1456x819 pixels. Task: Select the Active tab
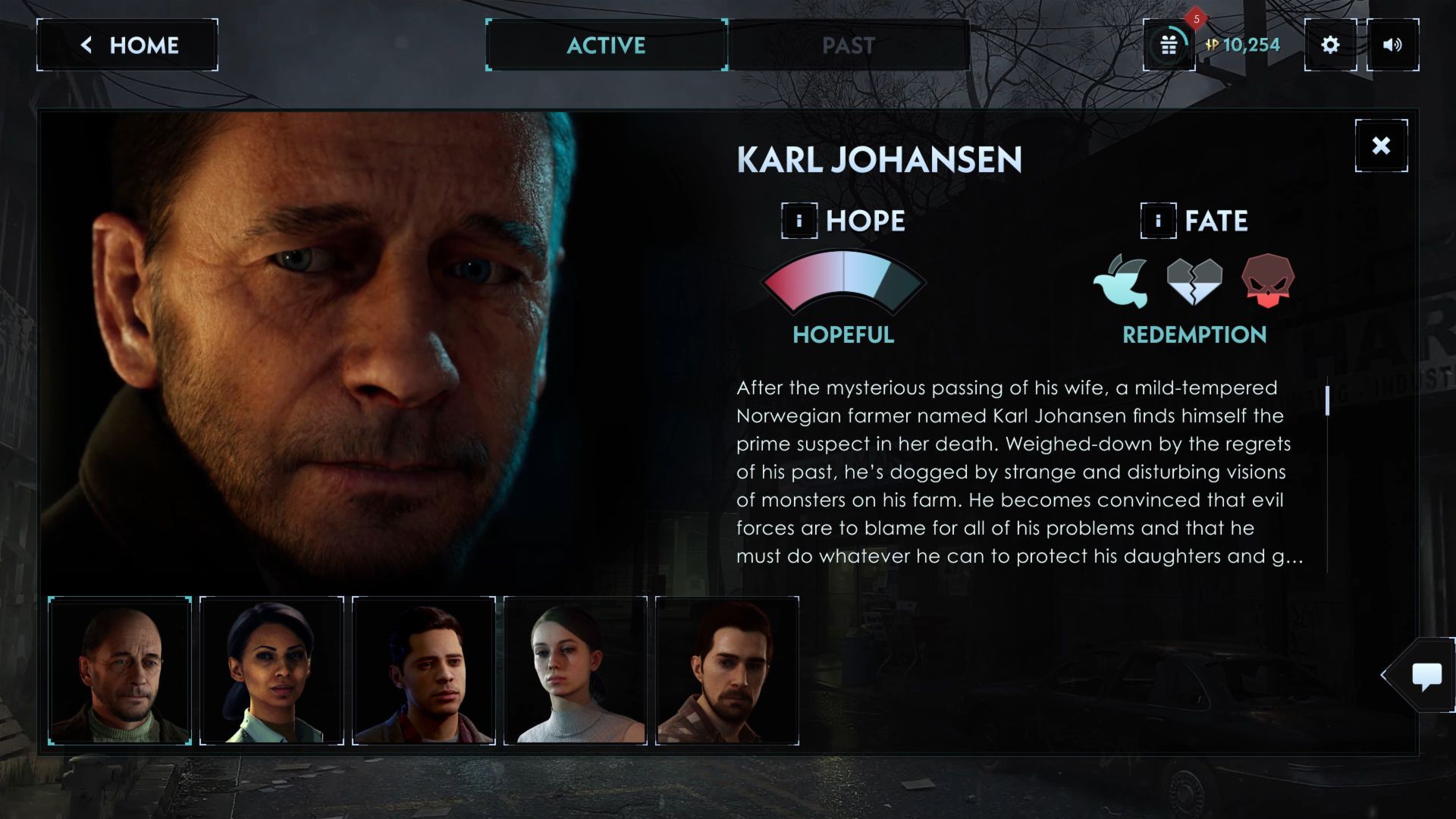pos(607,45)
